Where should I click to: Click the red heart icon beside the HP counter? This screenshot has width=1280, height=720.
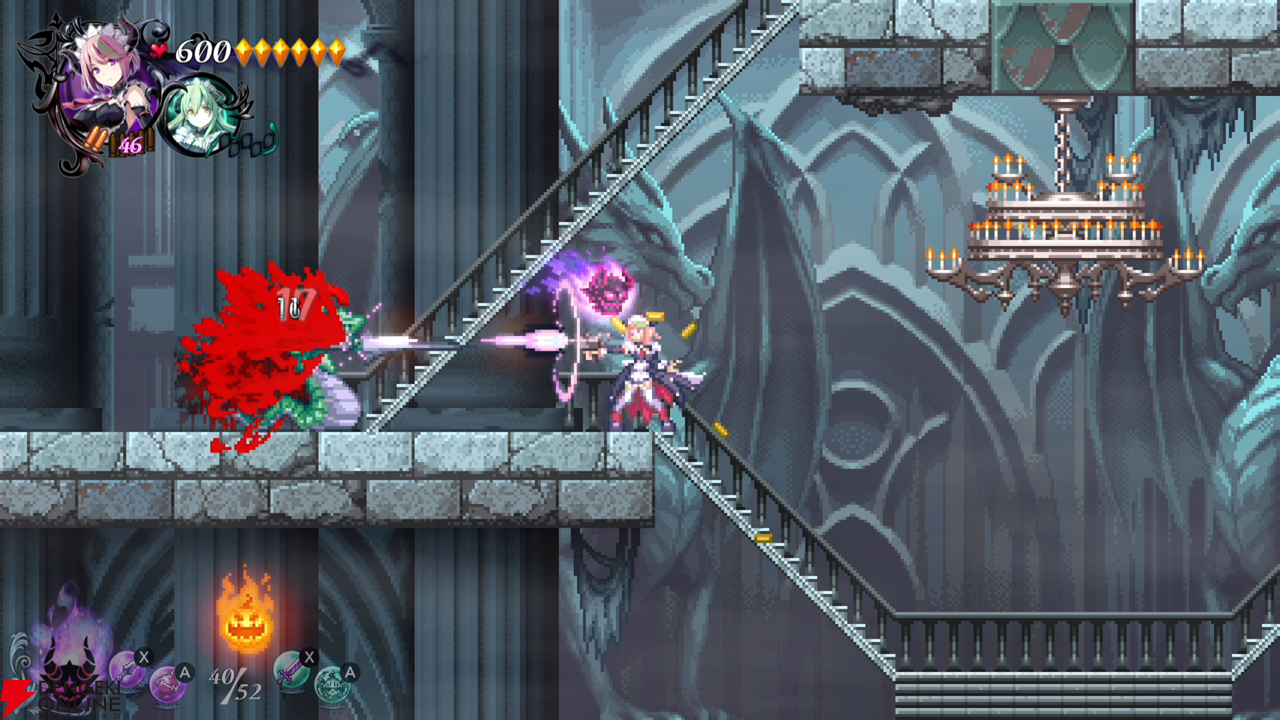(x=157, y=51)
